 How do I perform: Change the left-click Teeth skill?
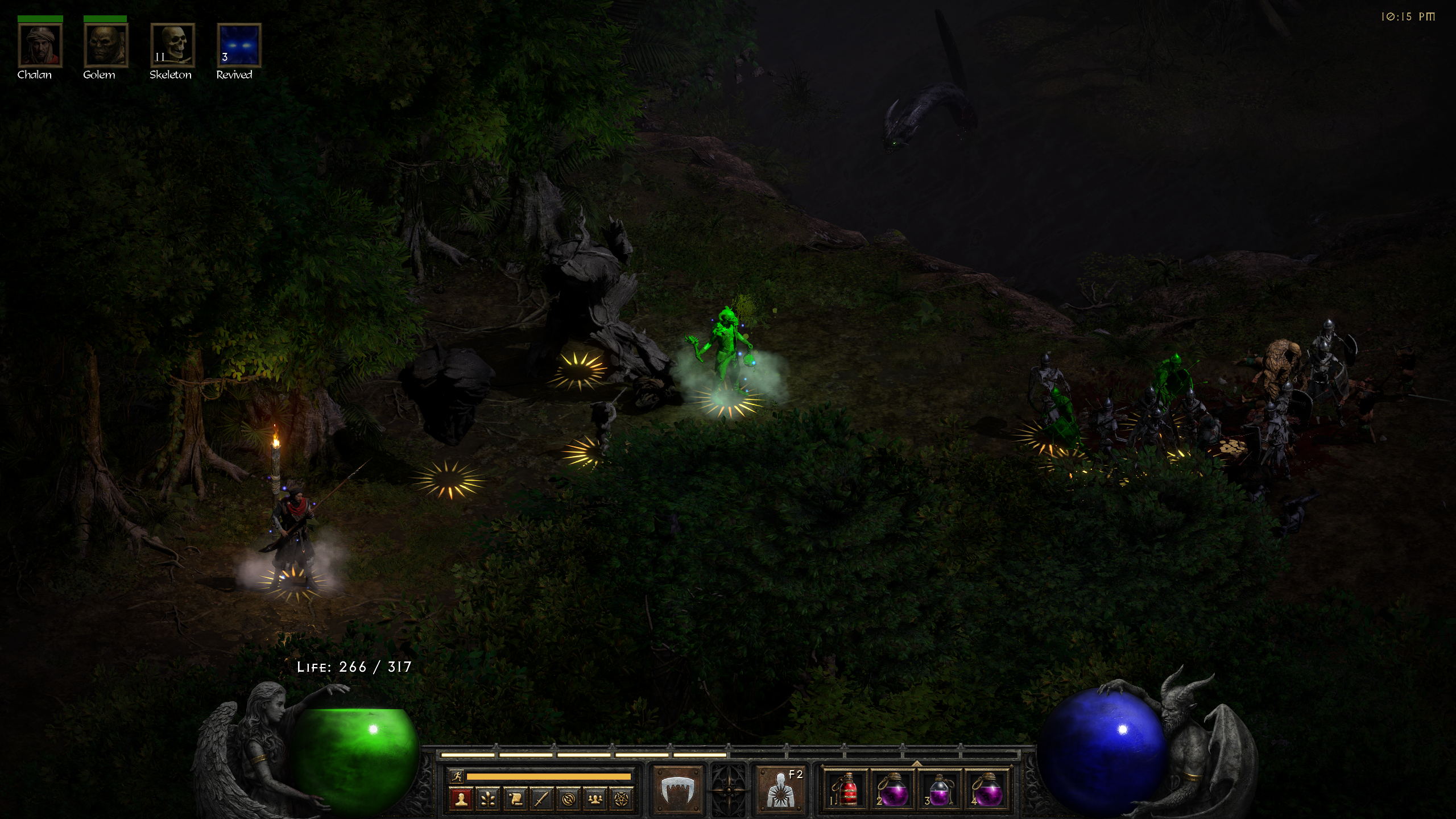tap(678, 789)
